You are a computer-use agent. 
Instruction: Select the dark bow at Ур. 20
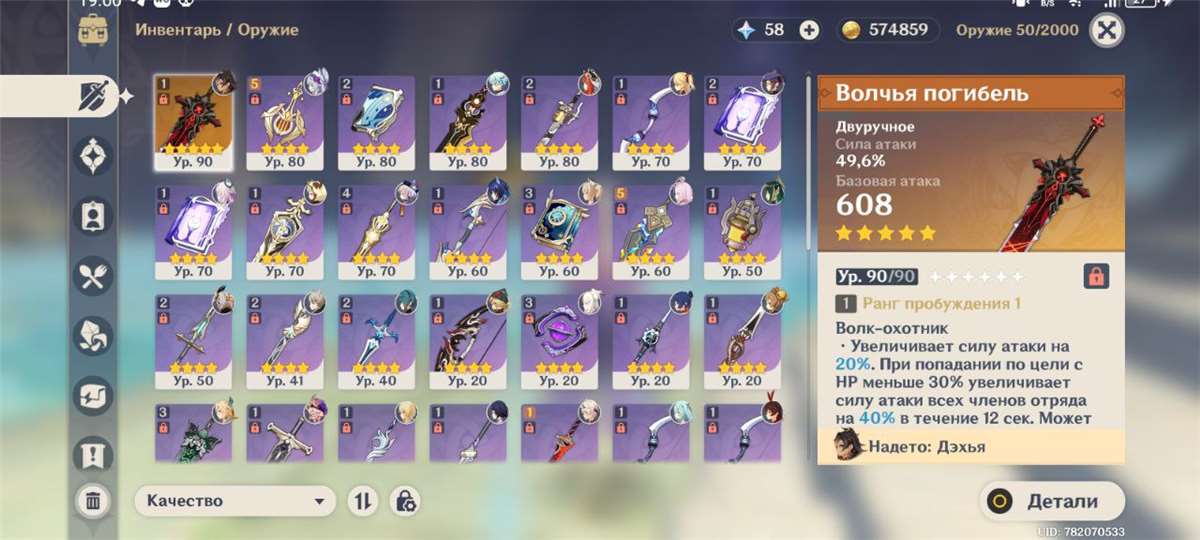468,342
